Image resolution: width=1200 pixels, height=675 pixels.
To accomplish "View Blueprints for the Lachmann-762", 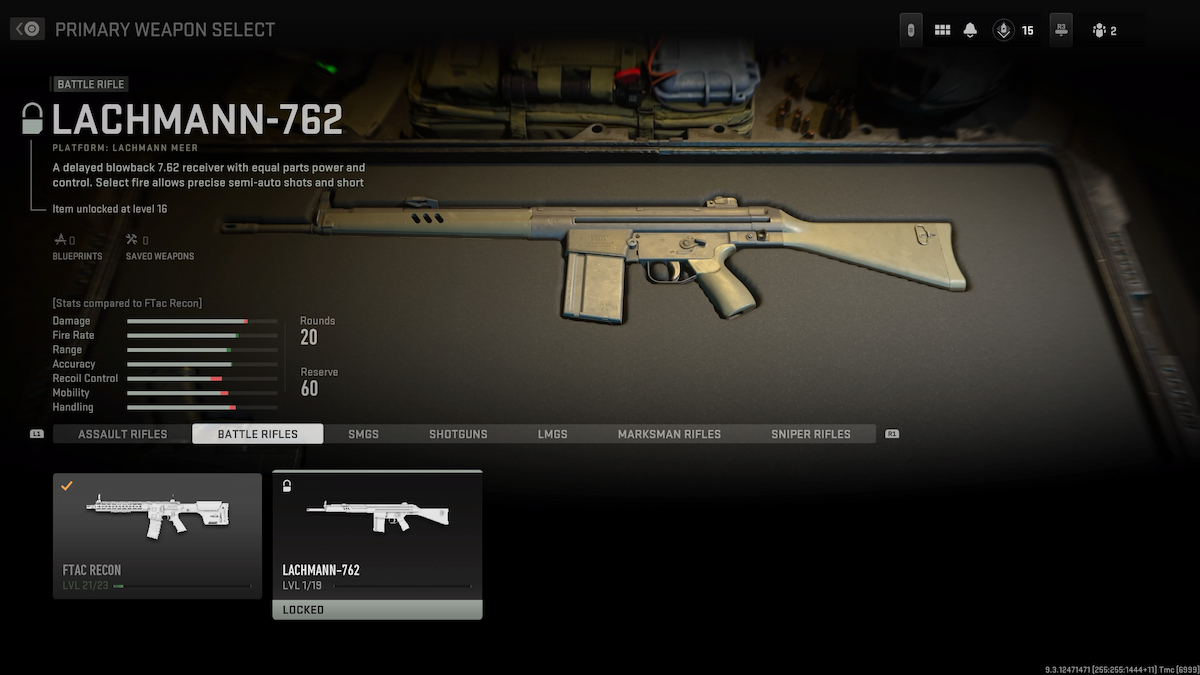I will click(x=65, y=247).
